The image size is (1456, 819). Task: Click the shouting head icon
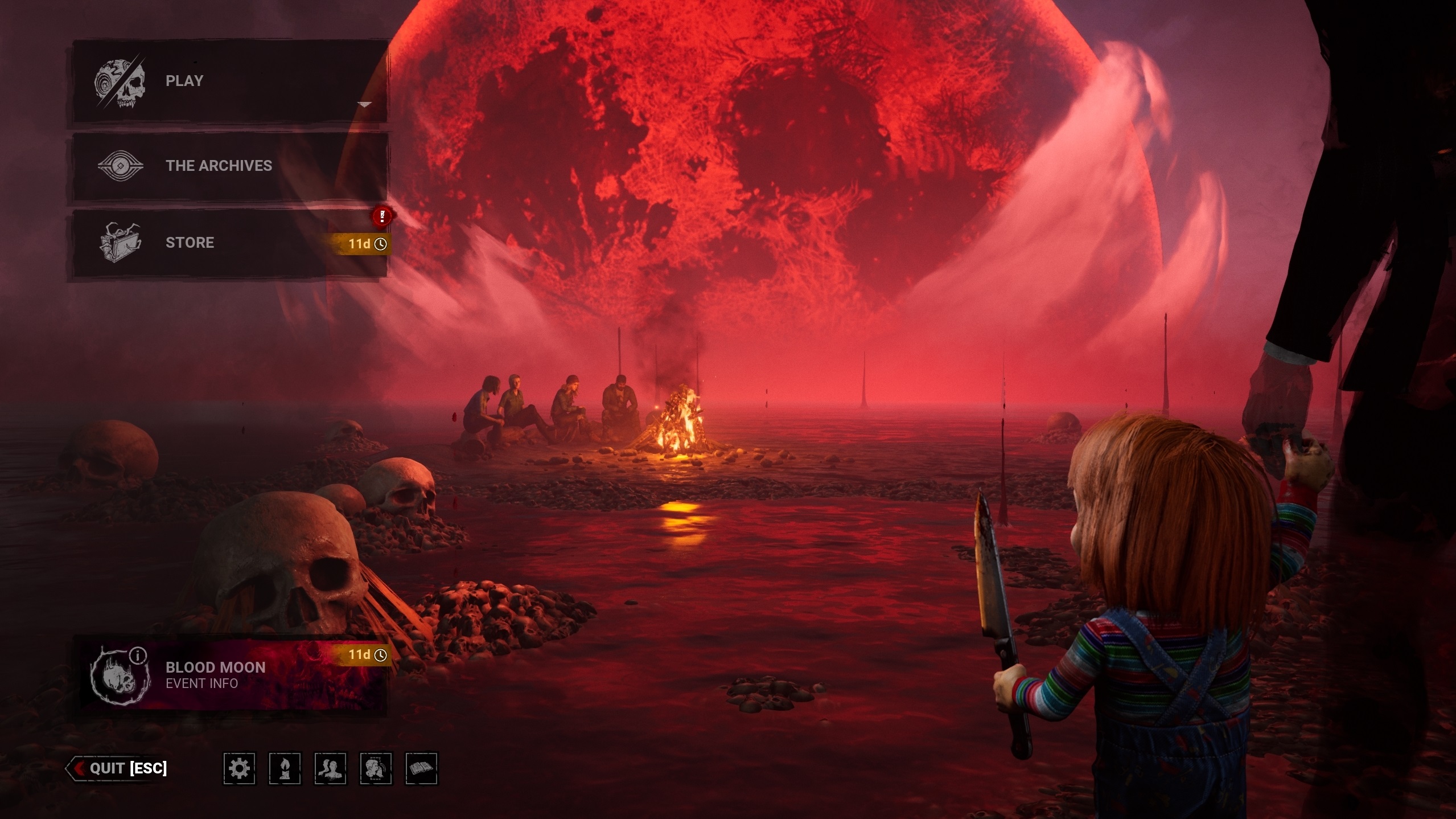tap(376, 769)
